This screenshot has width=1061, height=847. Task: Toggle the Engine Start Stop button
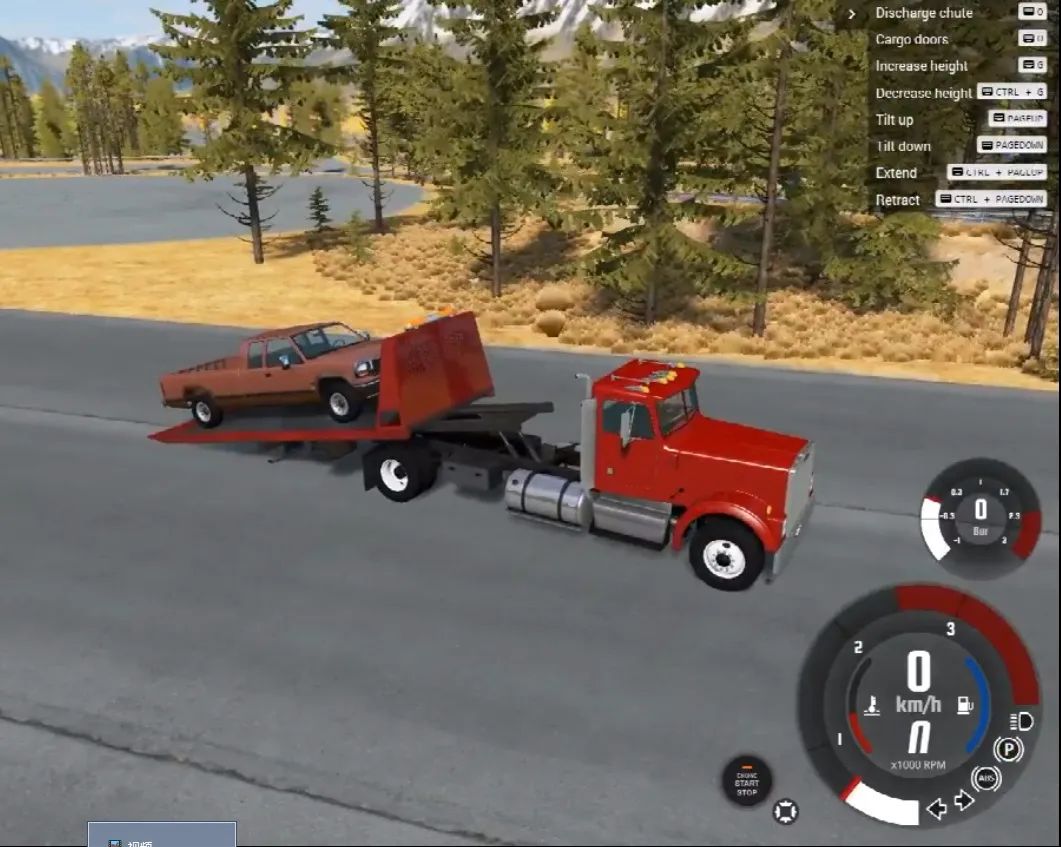pyautogui.click(x=747, y=781)
